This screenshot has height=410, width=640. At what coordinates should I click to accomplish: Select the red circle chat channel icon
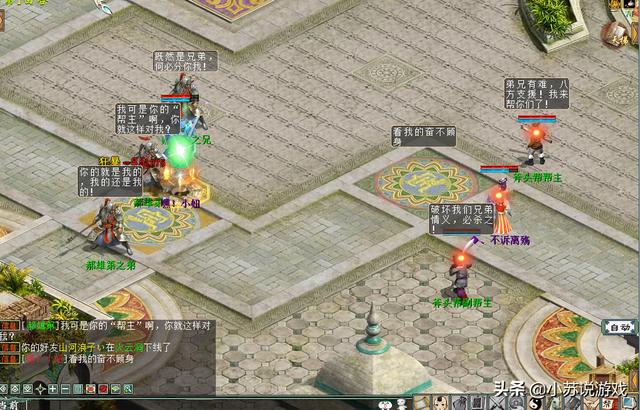103,389
